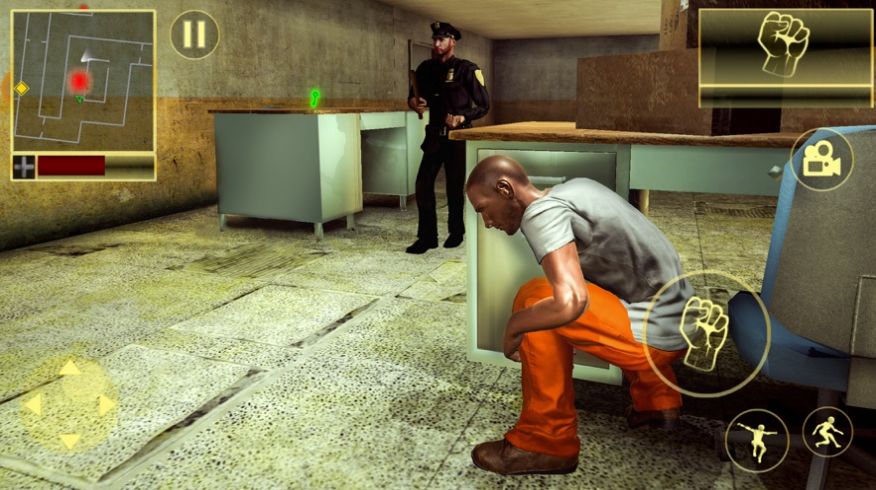
Task: Tap the down arrow on the movement pad
Action: [x=69, y=440]
